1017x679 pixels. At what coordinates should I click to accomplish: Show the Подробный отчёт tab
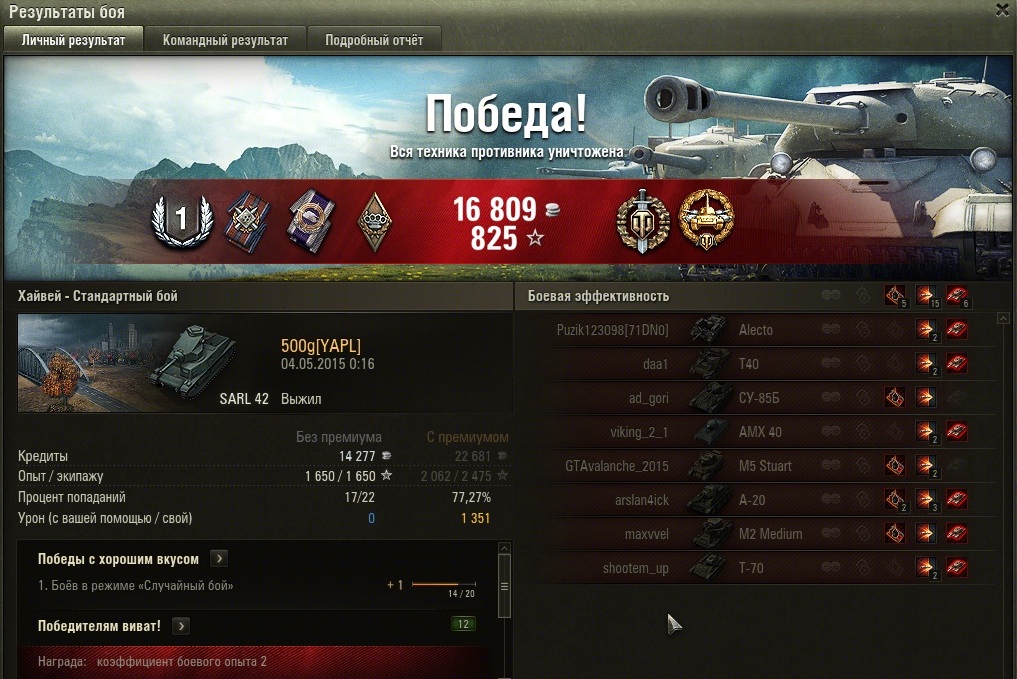[x=373, y=40]
